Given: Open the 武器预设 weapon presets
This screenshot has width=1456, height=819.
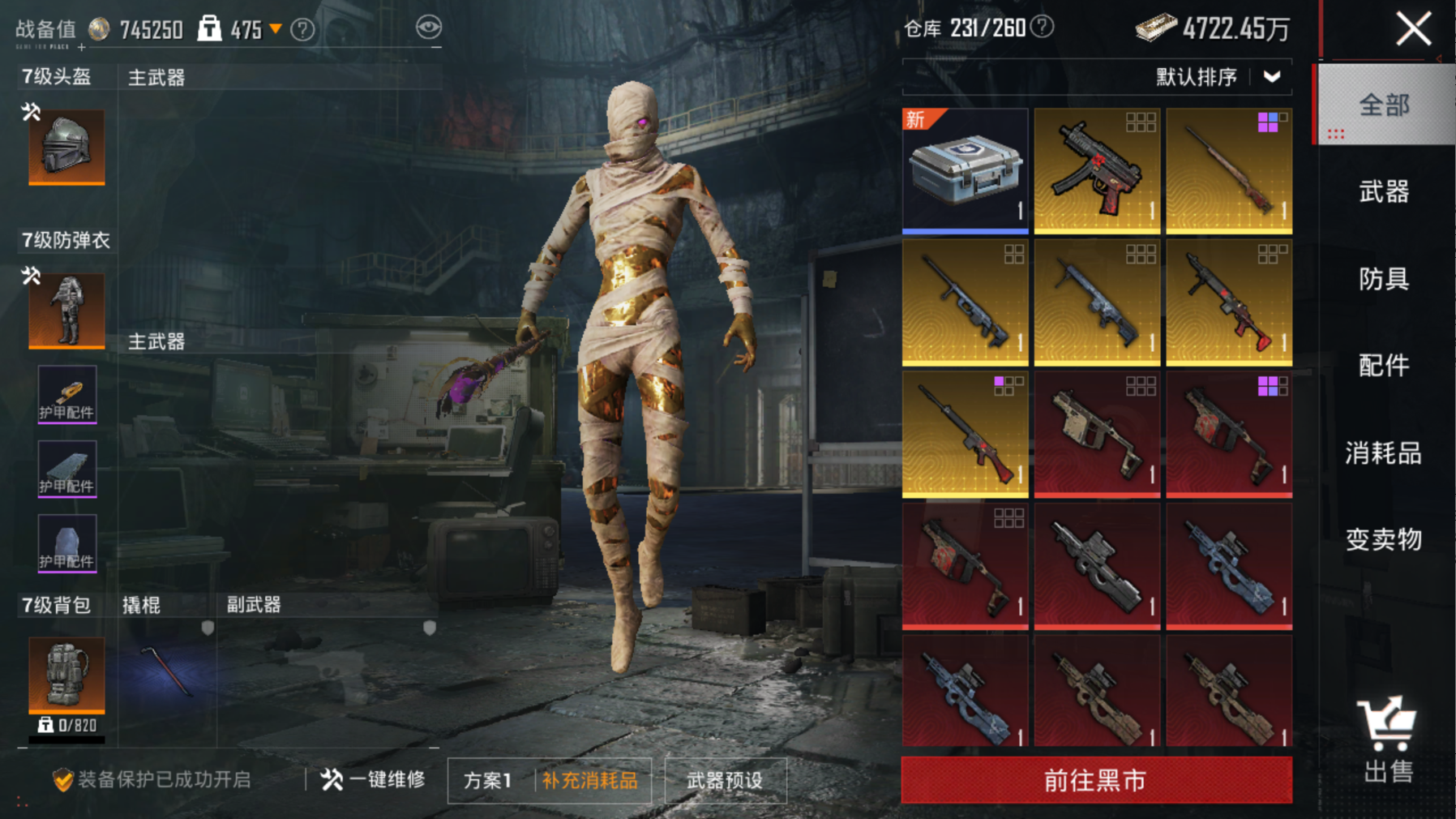Looking at the screenshot, I should [x=725, y=780].
